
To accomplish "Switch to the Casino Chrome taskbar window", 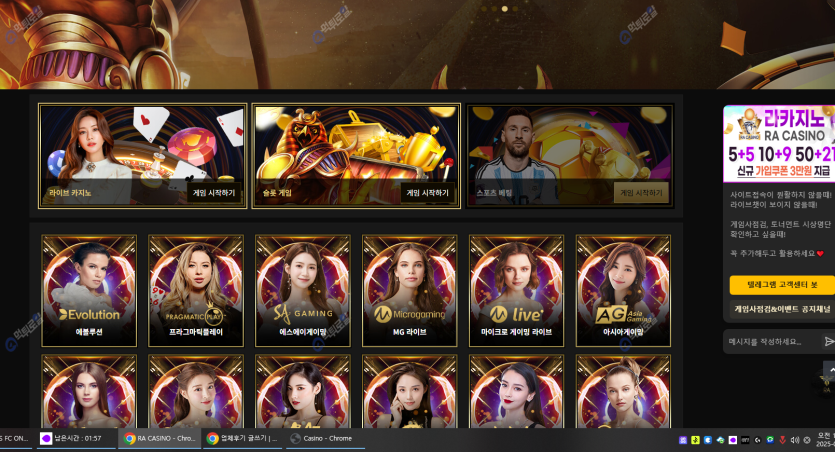I will [x=323, y=438].
